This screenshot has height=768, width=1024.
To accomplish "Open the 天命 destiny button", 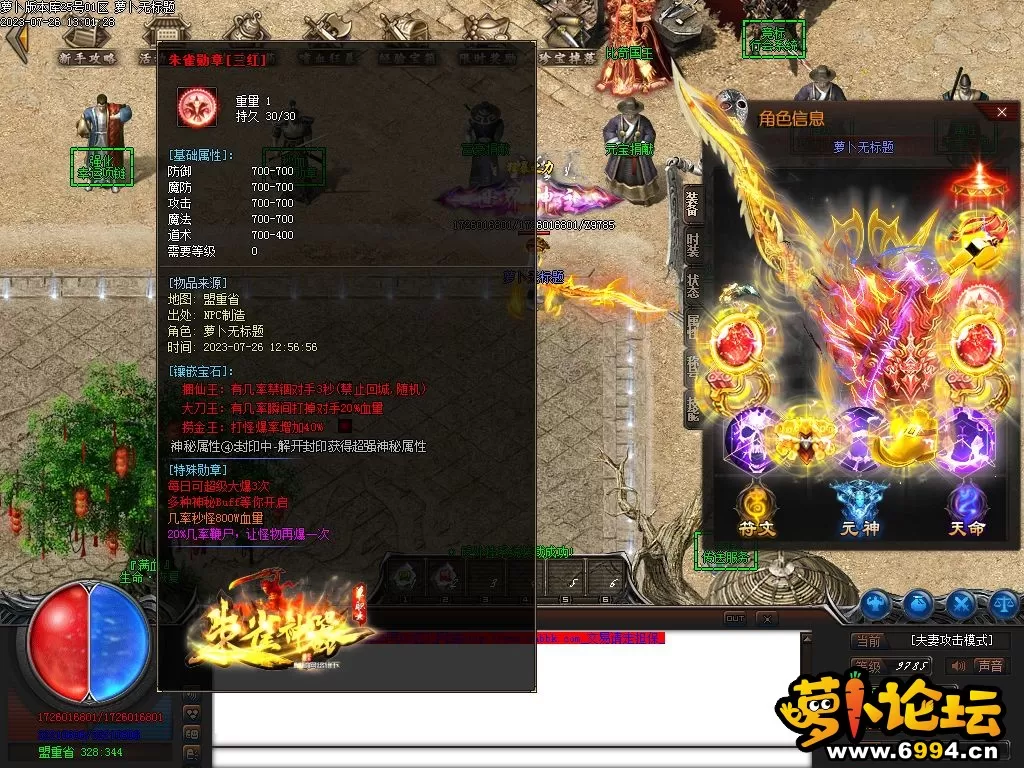I will [965, 509].
